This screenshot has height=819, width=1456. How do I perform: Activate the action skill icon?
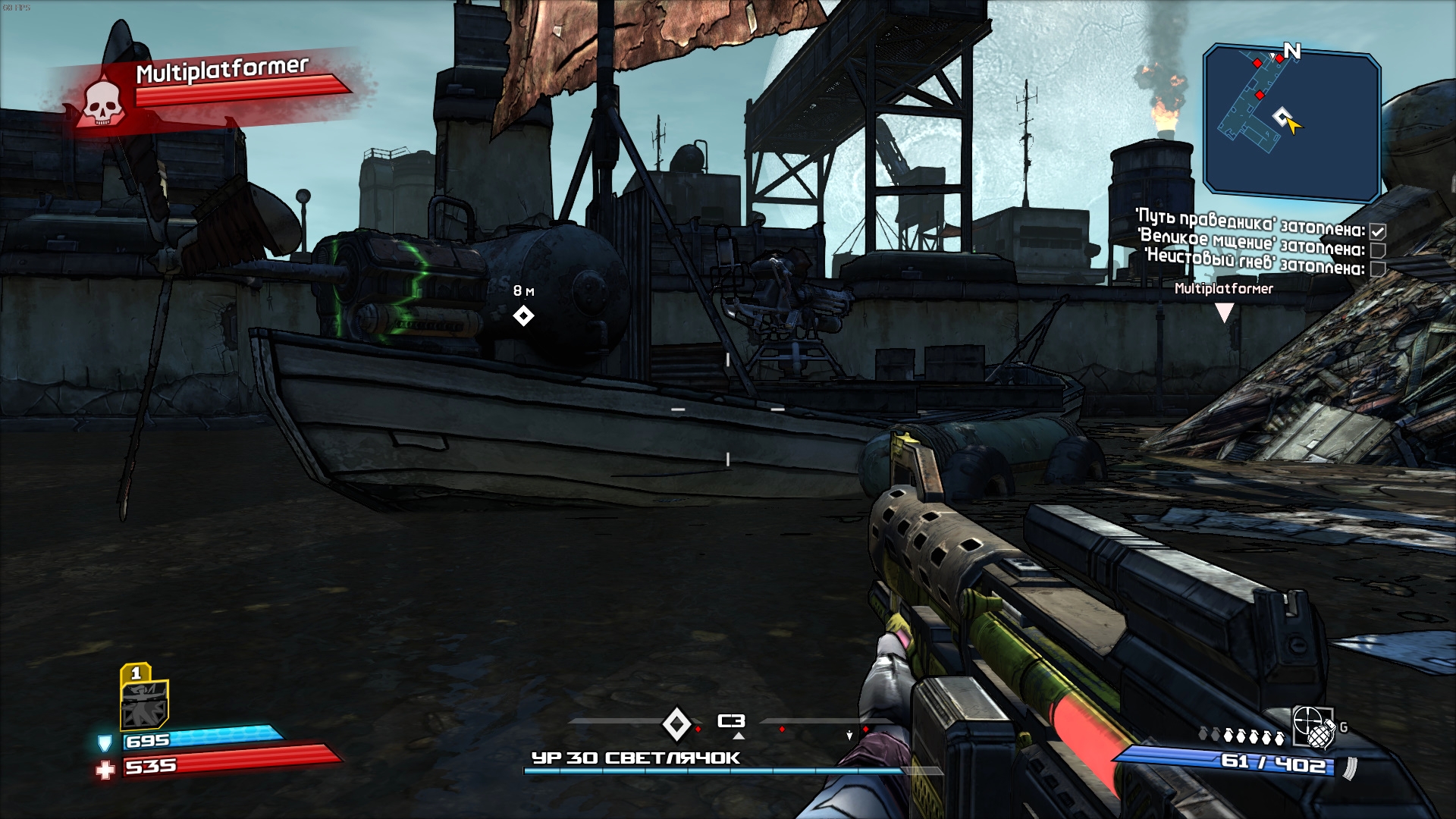click(143, 703)
